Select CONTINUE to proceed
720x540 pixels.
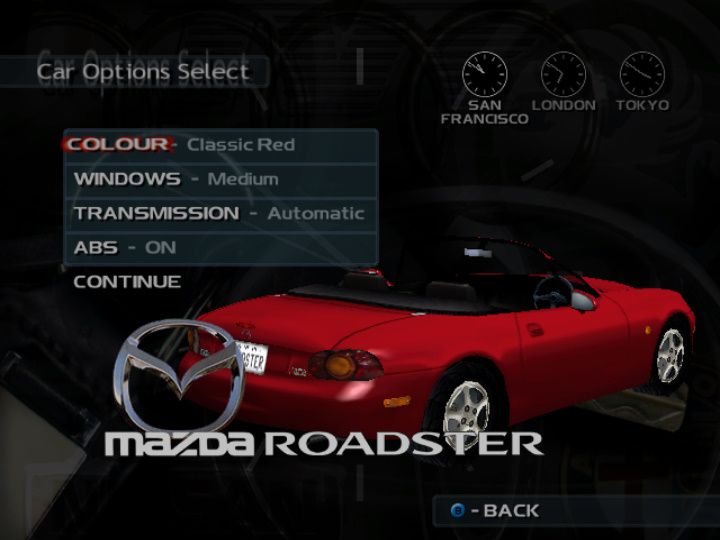coord(127,282)
